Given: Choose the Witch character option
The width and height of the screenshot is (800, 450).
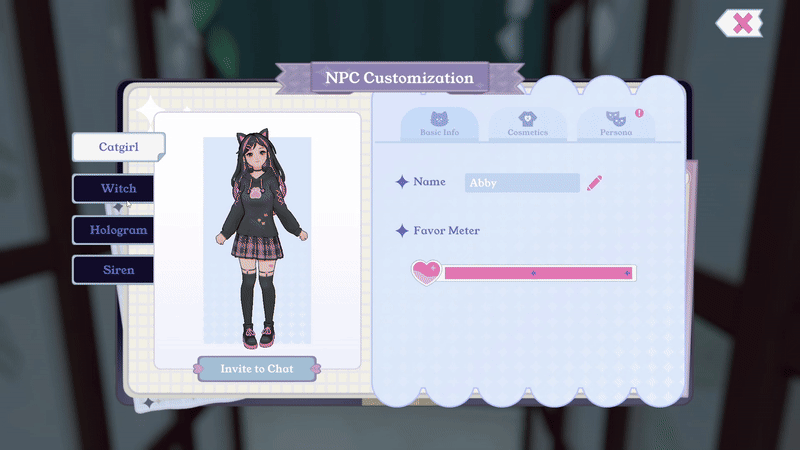Looking at the screenshot, I should 118,188.
